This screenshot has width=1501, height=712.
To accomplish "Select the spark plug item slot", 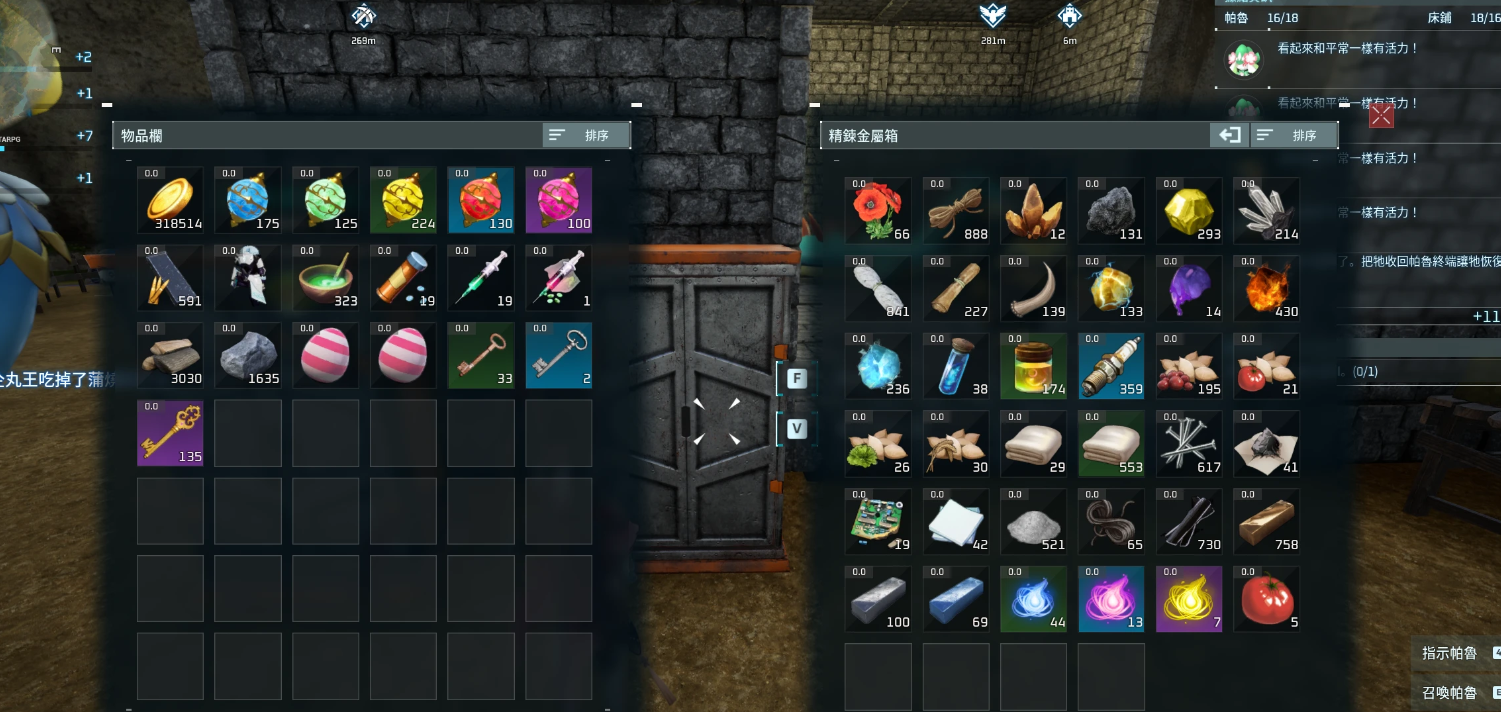I will [1111, 366].
